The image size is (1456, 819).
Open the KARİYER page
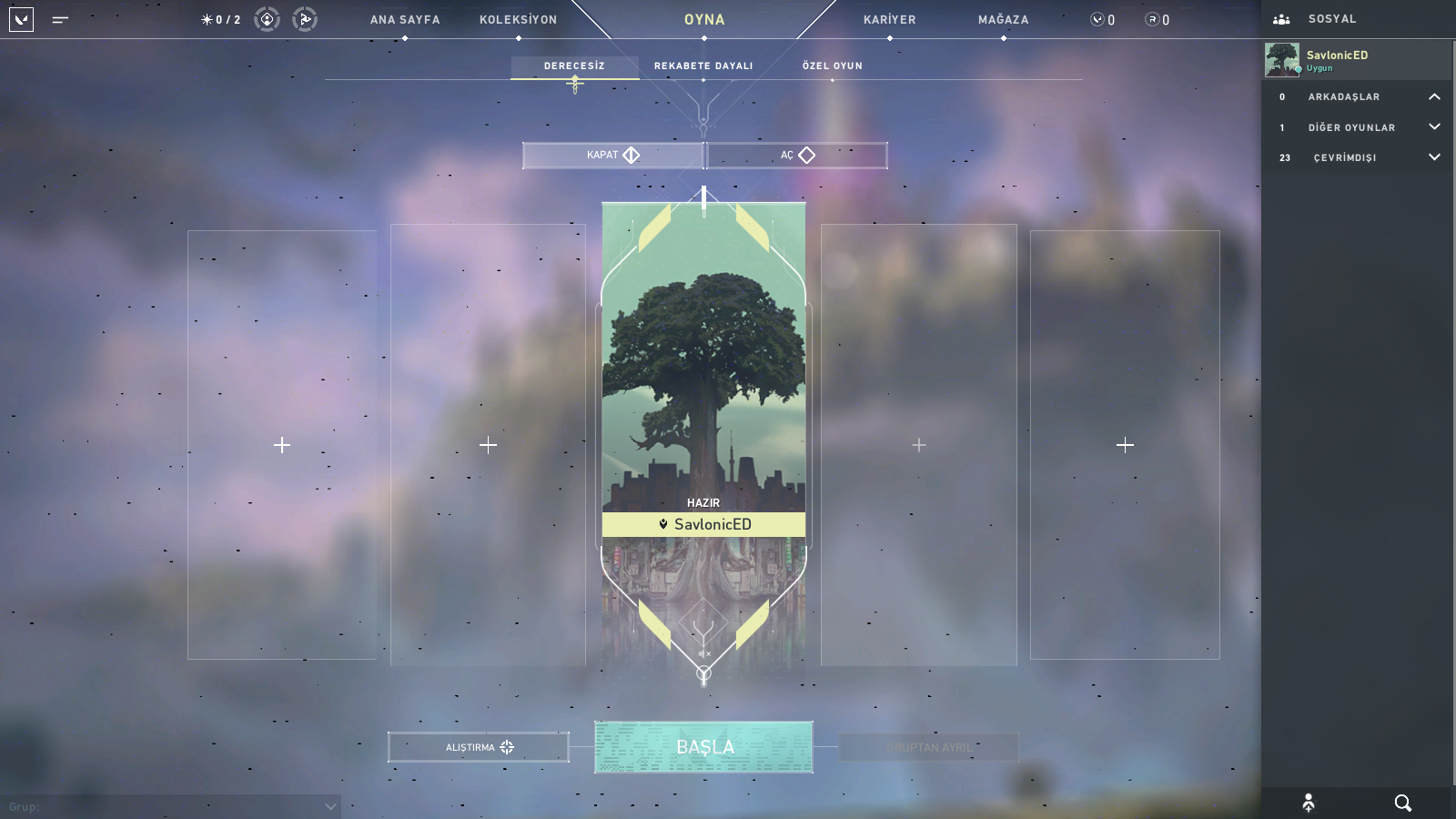coord(889,19)
